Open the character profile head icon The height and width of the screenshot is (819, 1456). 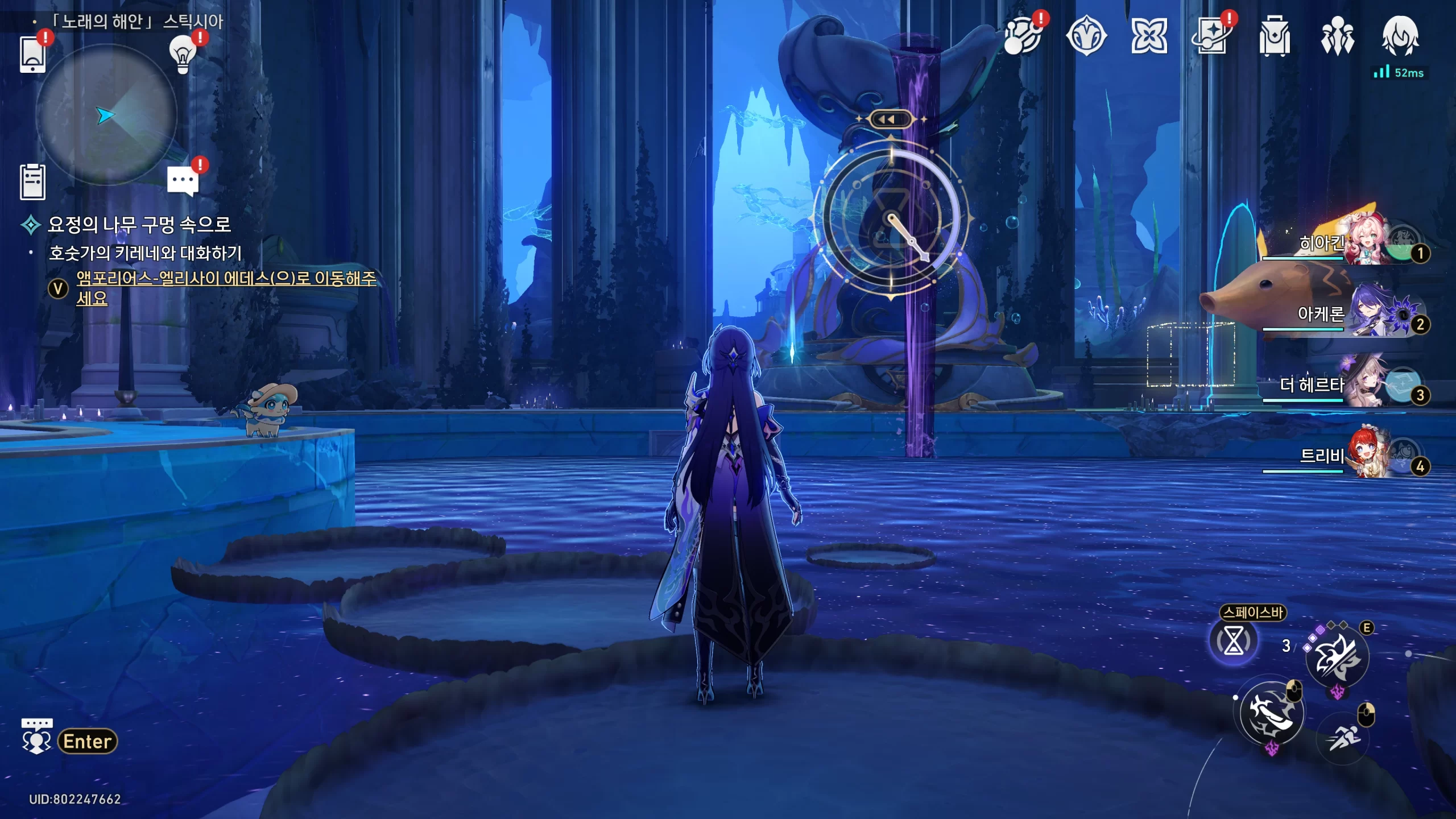(x=1400, y=36)
